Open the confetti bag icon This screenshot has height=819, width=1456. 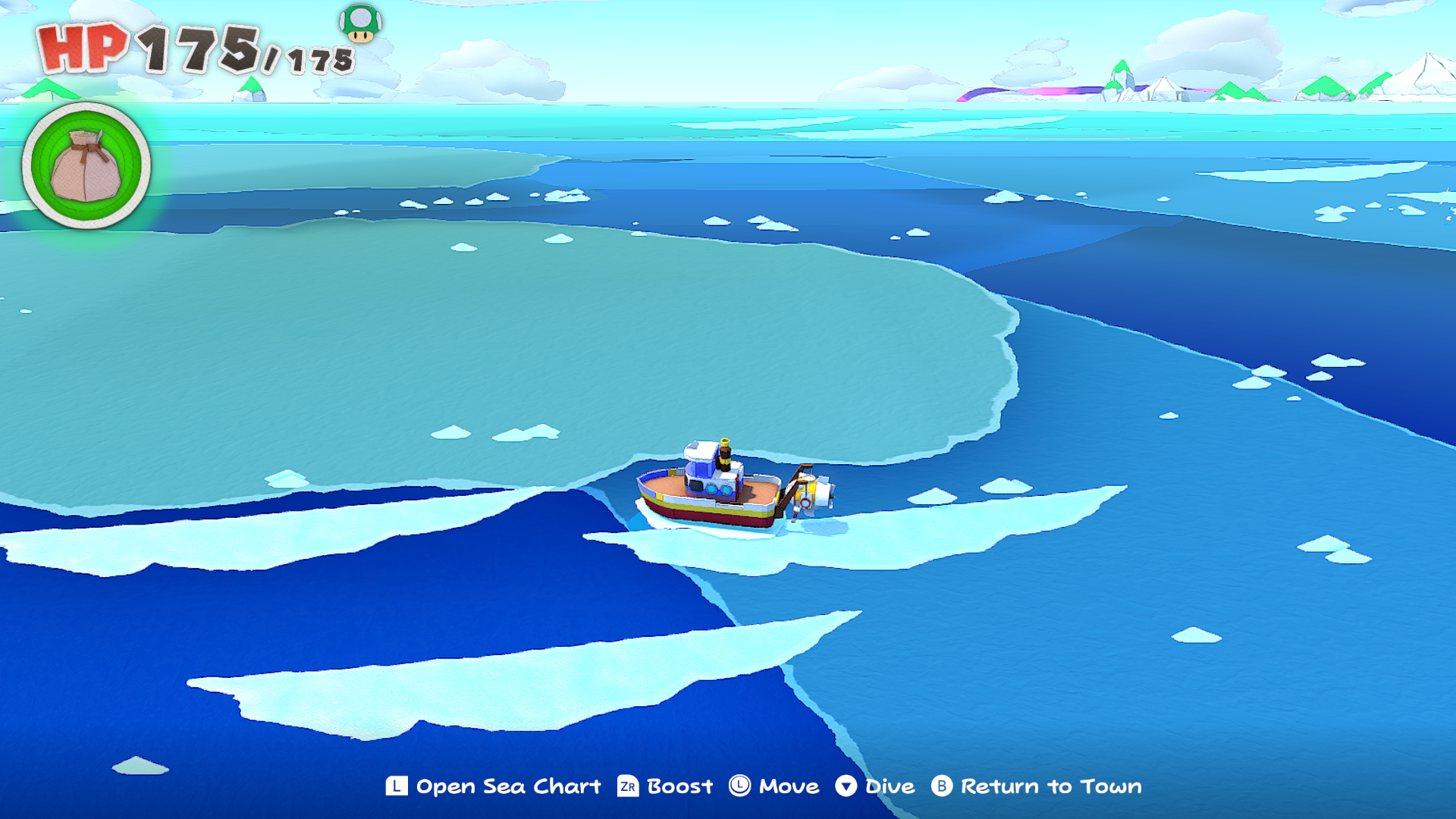[86, 166]
